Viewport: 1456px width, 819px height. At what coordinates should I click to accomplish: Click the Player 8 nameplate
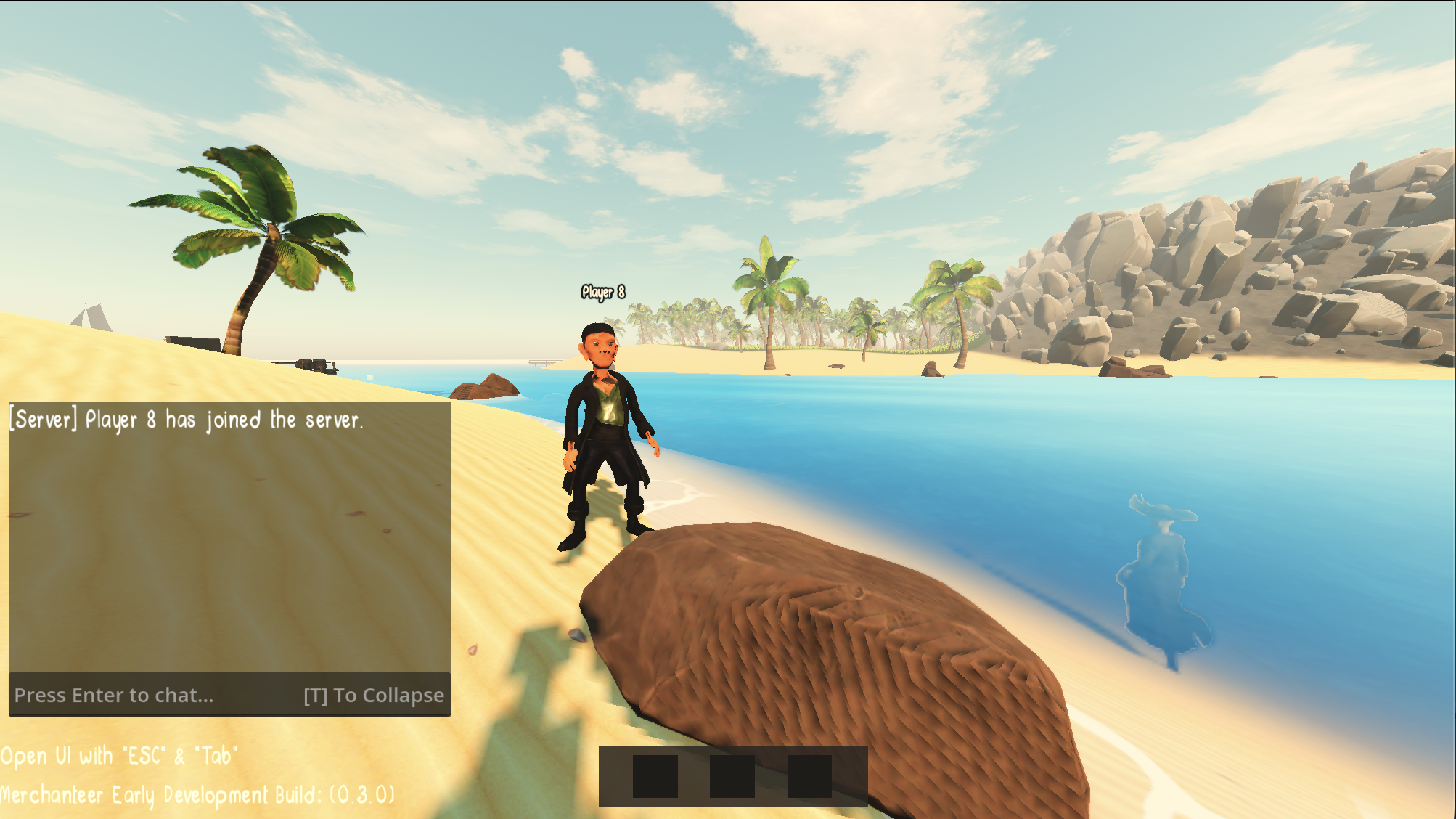[602, 290]
